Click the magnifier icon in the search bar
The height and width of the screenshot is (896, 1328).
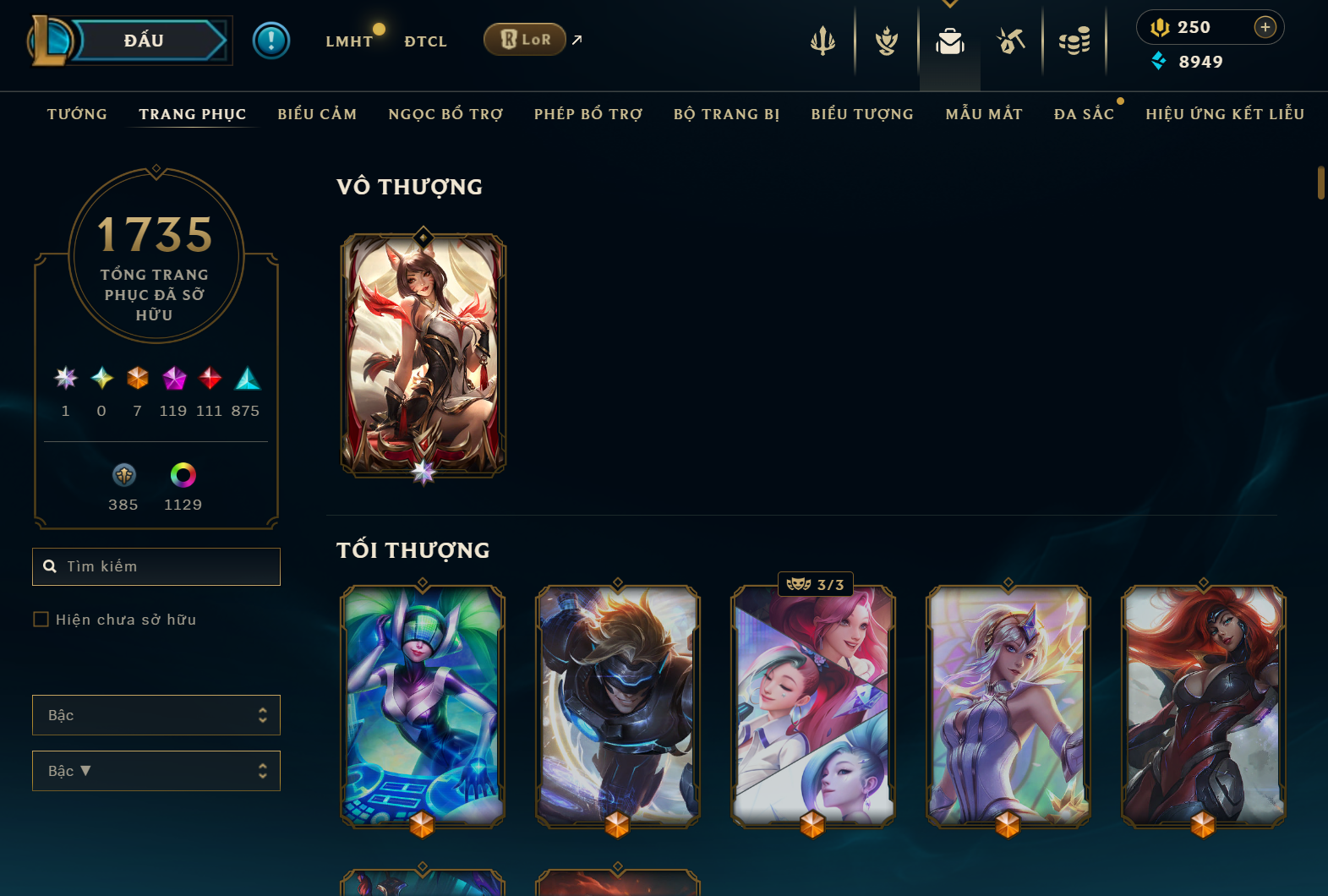(49, 566)
